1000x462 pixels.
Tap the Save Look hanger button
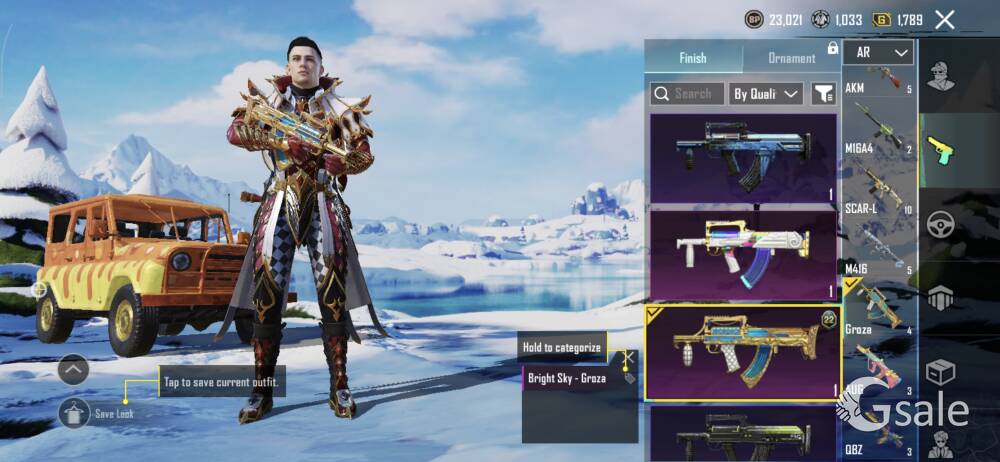(75, 411)
